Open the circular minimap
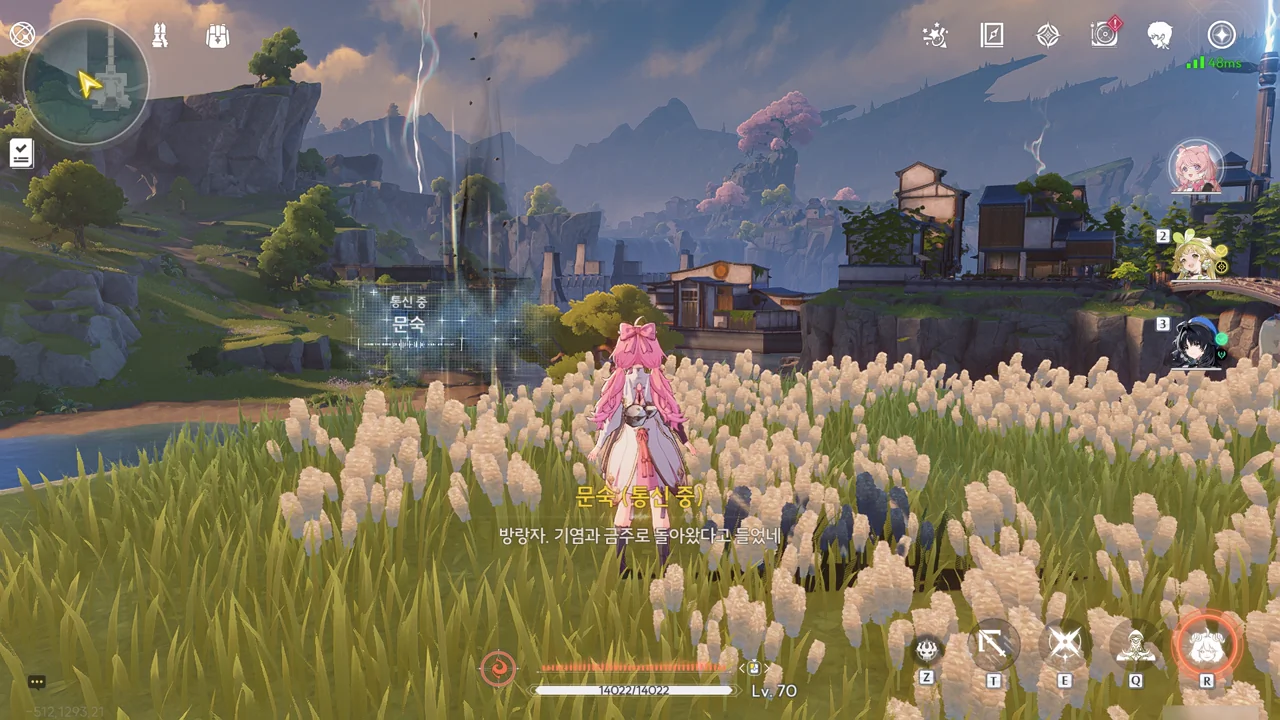The height and width of the screenshot is (720, 1280). [x=86, y=81]
